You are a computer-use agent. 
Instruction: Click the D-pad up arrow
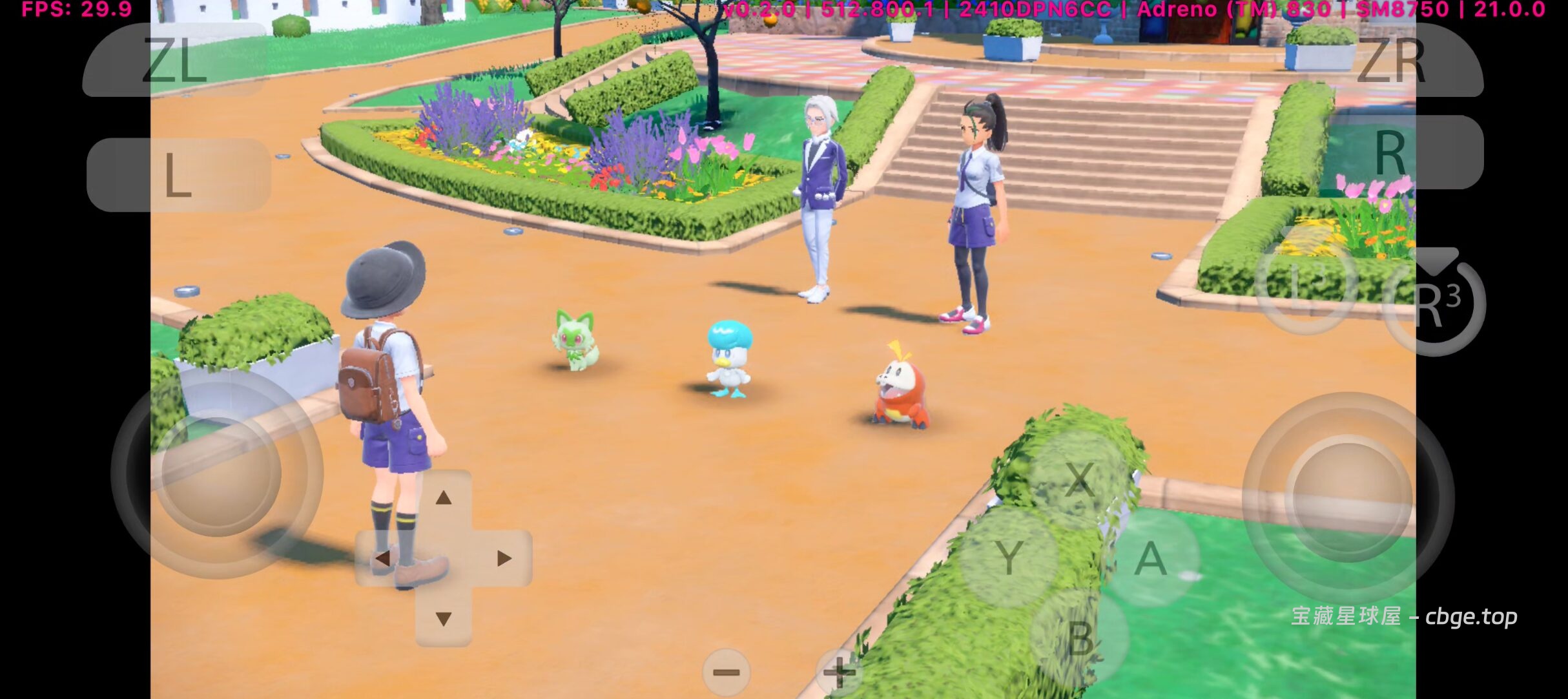click(x=443, y=498)
